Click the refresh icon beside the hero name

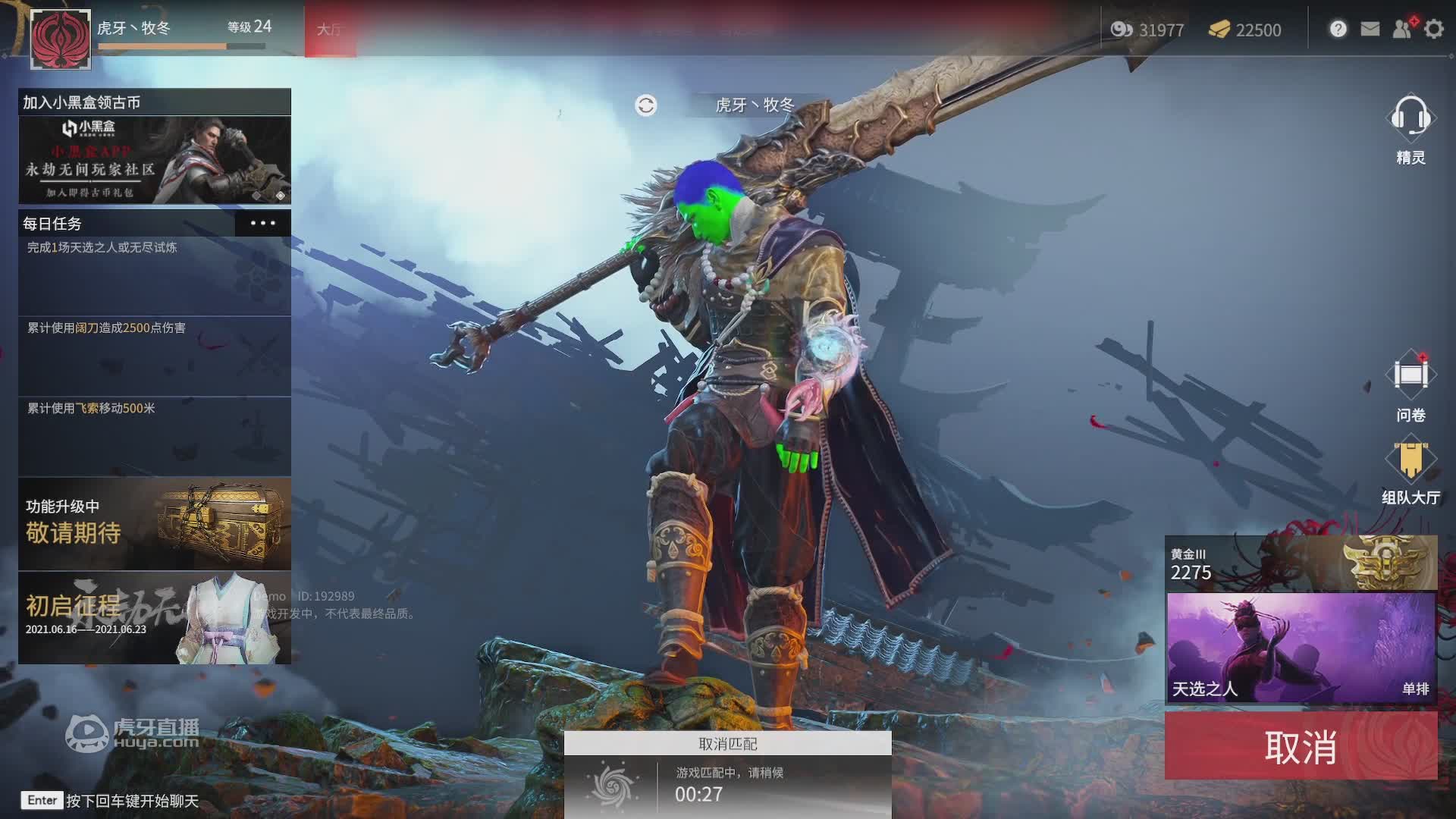click(x=646, y=105)
